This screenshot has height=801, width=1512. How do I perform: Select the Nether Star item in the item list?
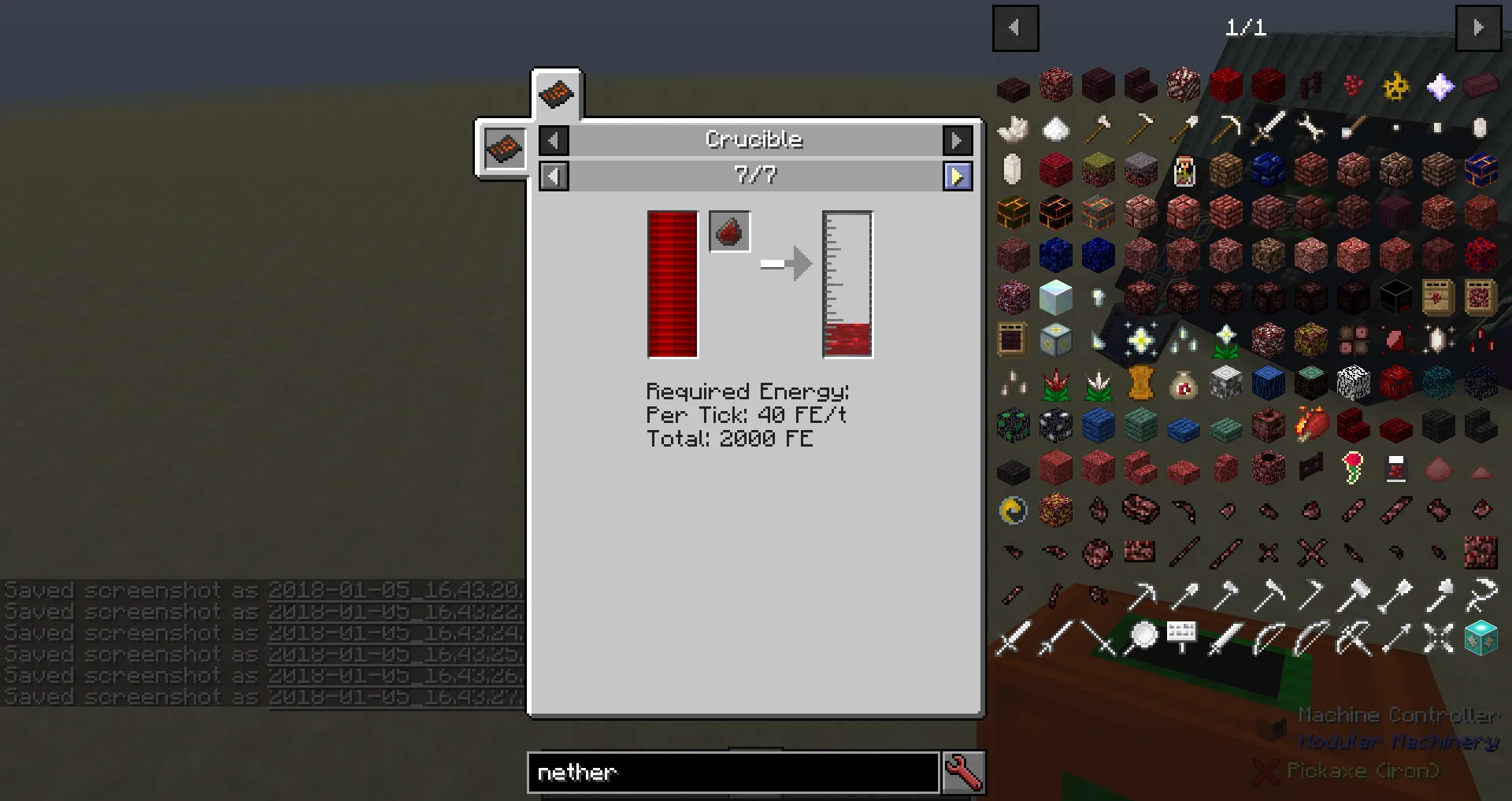pos(1439,86)
